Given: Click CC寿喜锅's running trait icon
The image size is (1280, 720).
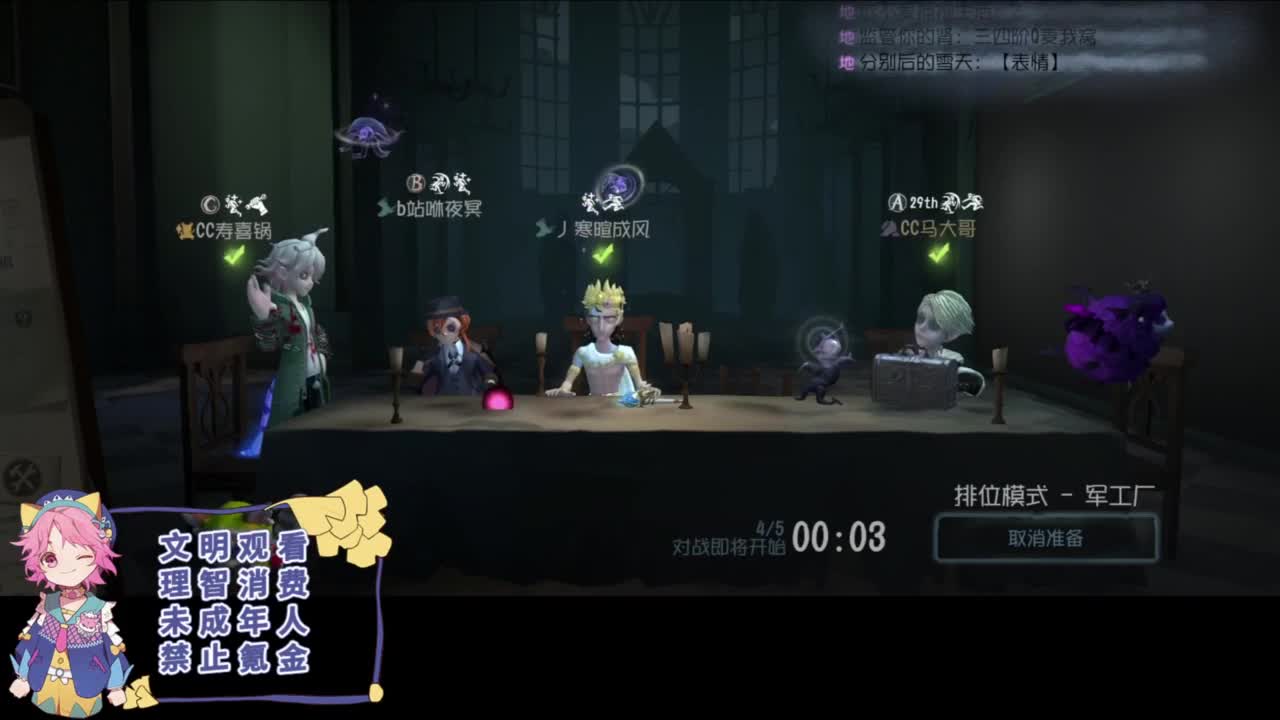Looking at the screenshot, I should [232, 205].
